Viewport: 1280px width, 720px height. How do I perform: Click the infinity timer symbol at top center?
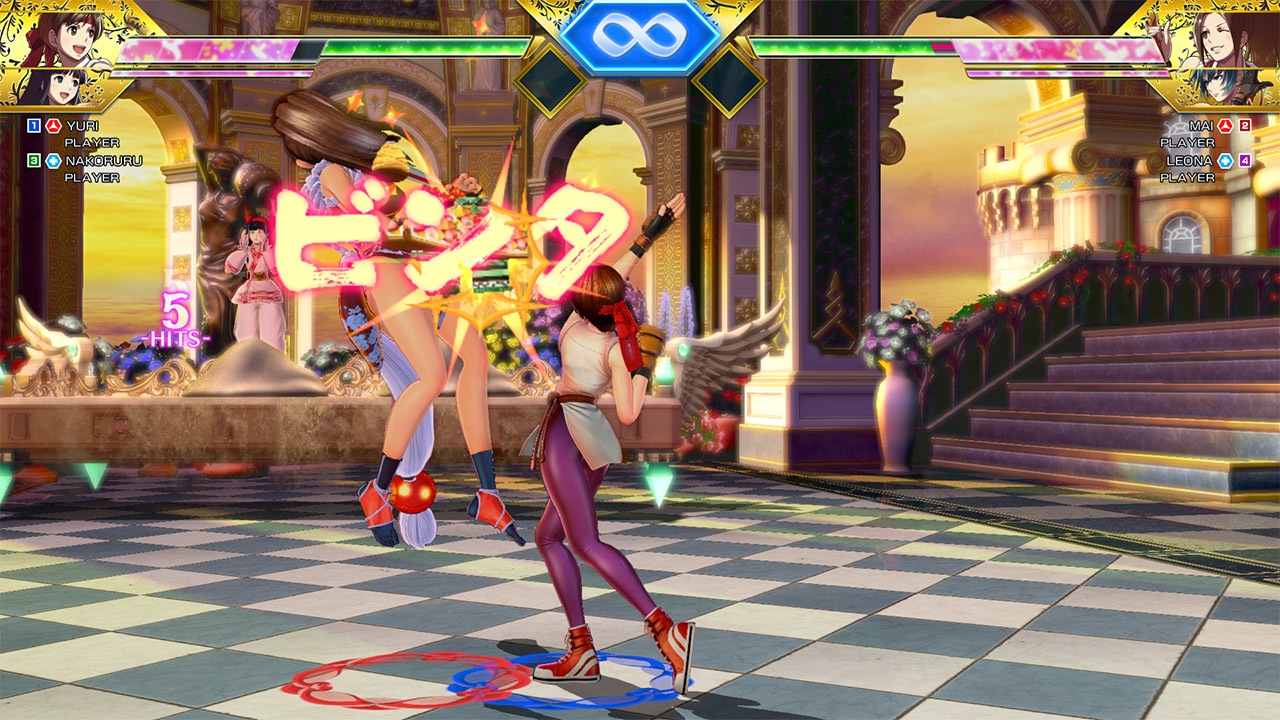click(640, 38)
